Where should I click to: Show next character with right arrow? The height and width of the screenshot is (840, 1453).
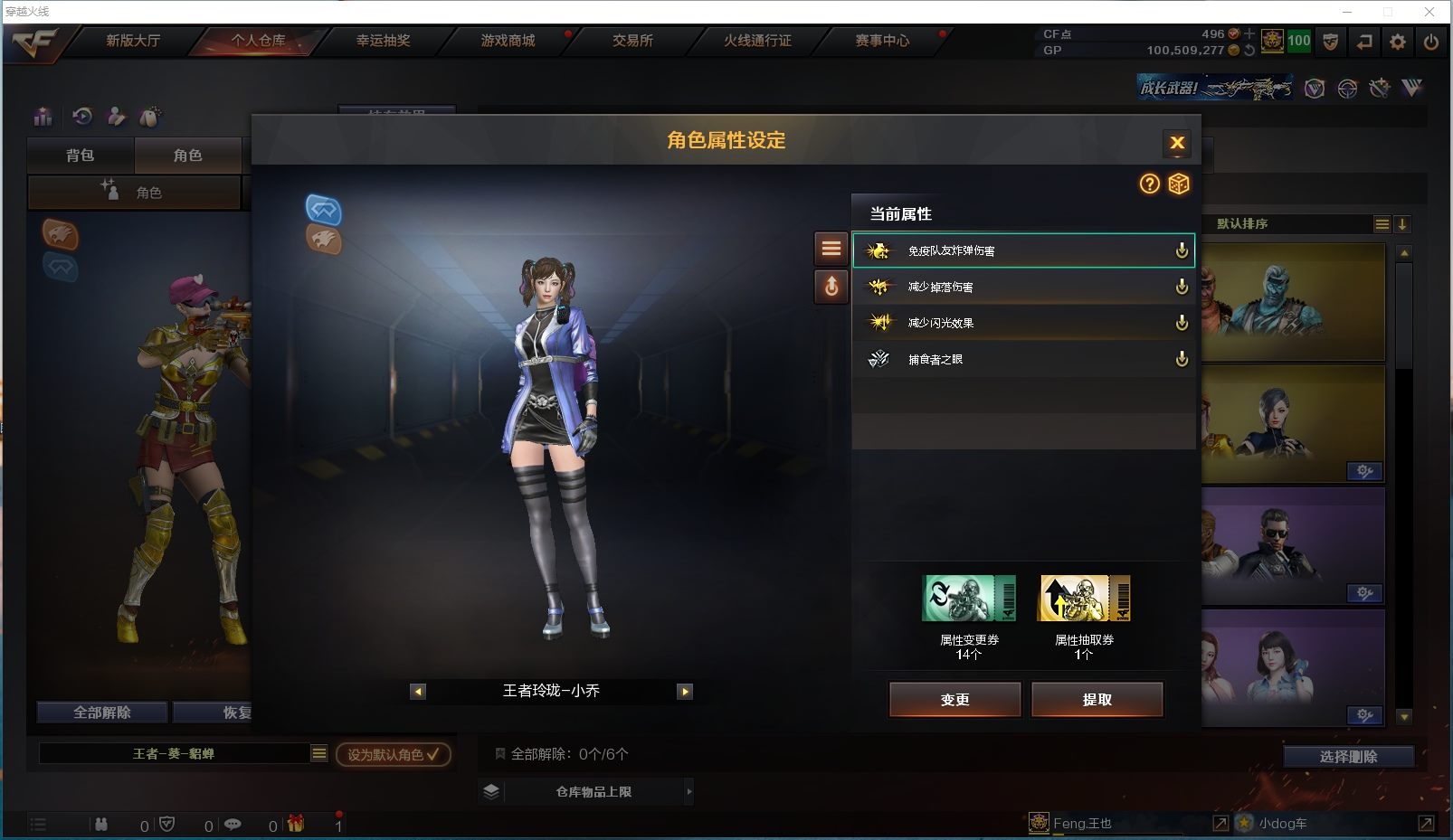[x=685, y=692]
